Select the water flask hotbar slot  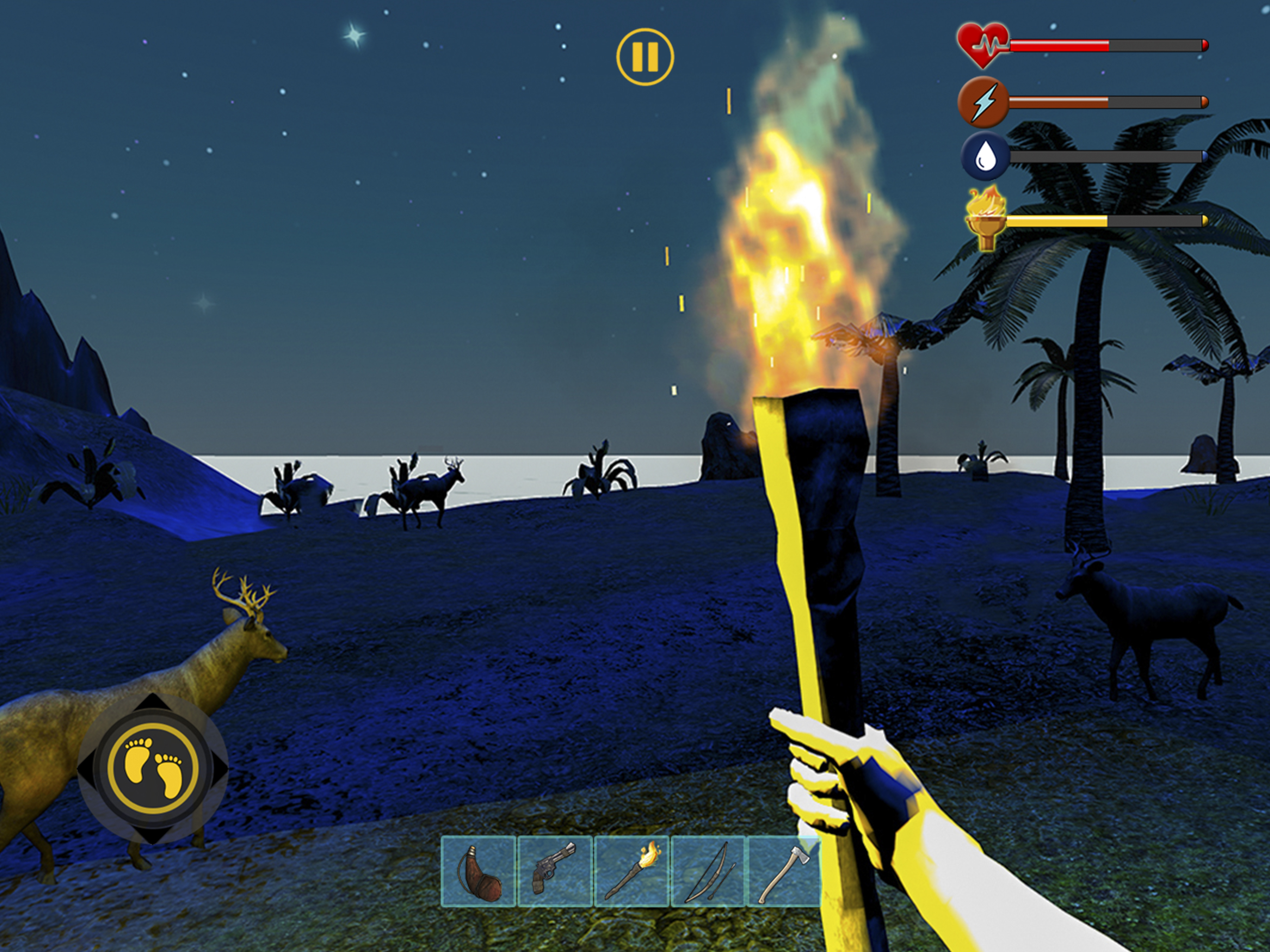(x=478, y=872)
